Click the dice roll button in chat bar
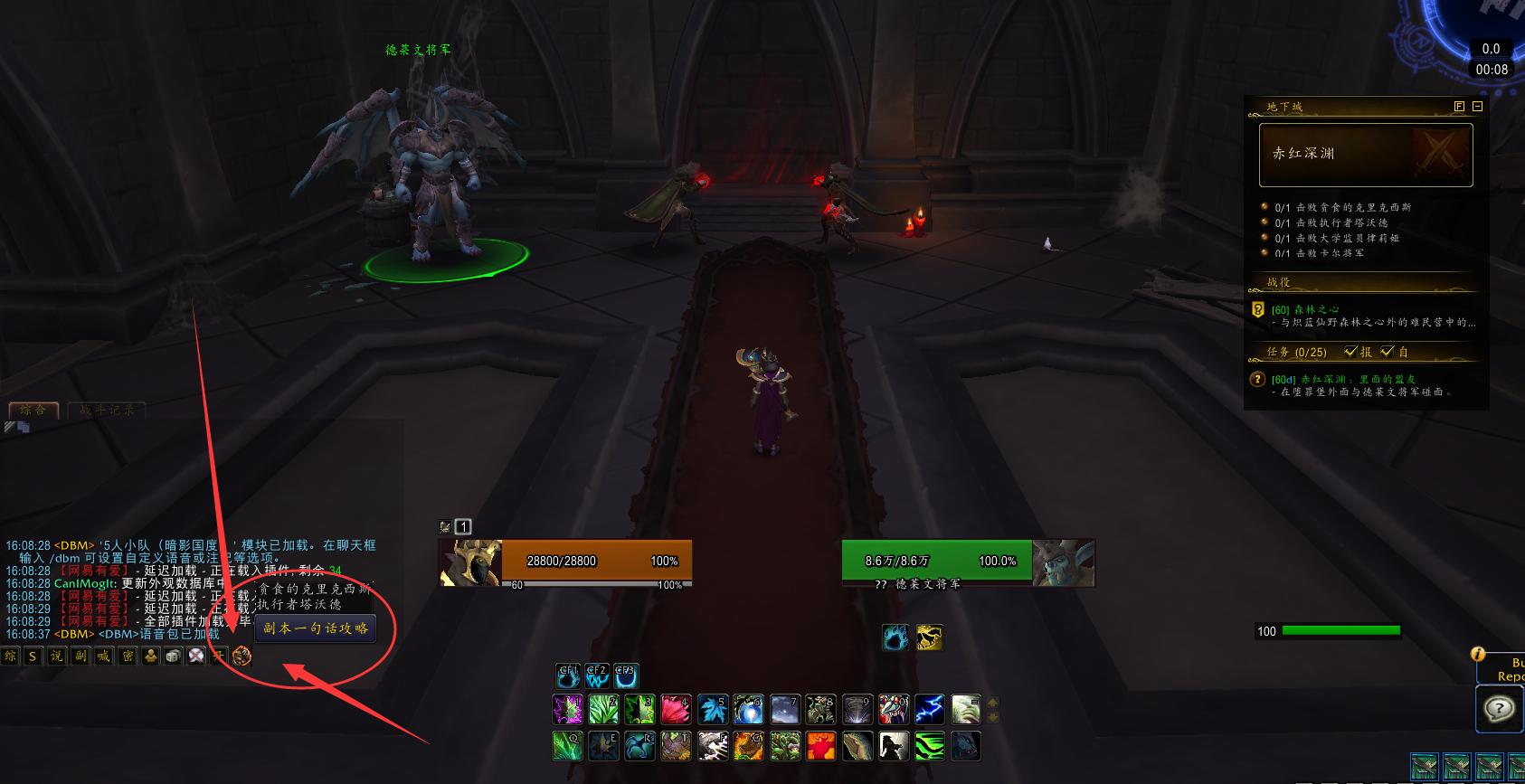 click(174, 656)
